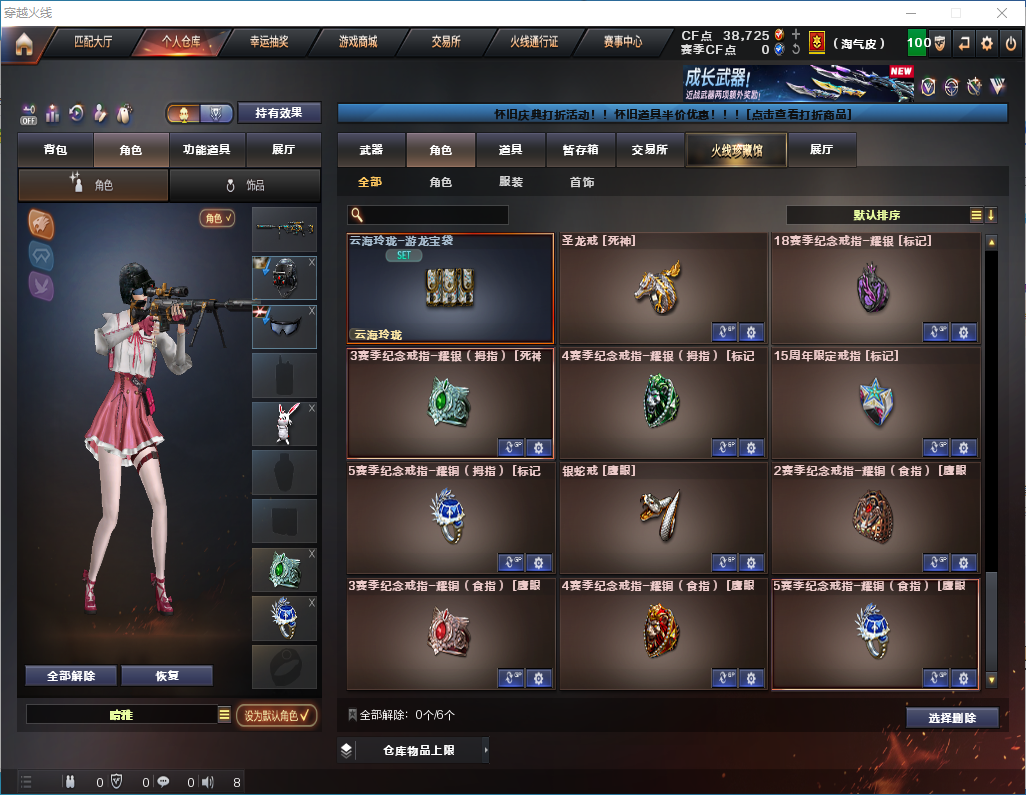Open 火线通行证 battle pass
Viewport: 1026px width, 795px height.
534,43
